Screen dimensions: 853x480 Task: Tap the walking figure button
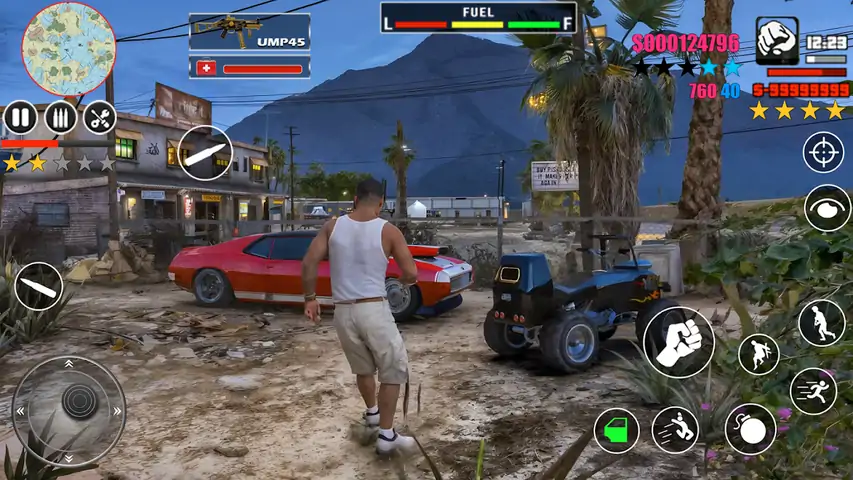click(x=821, y=322)
